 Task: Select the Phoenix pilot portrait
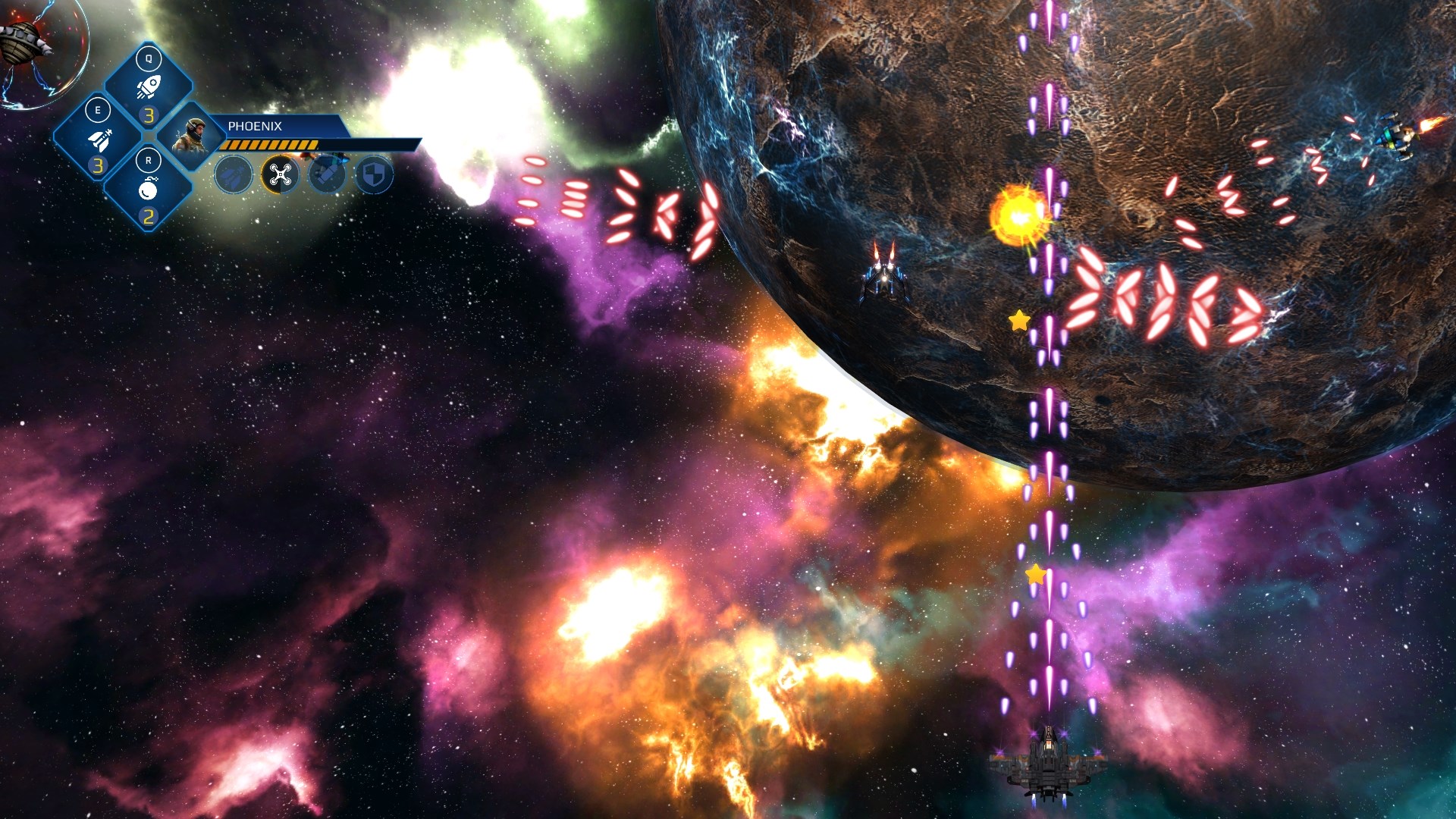coord(190,136)
